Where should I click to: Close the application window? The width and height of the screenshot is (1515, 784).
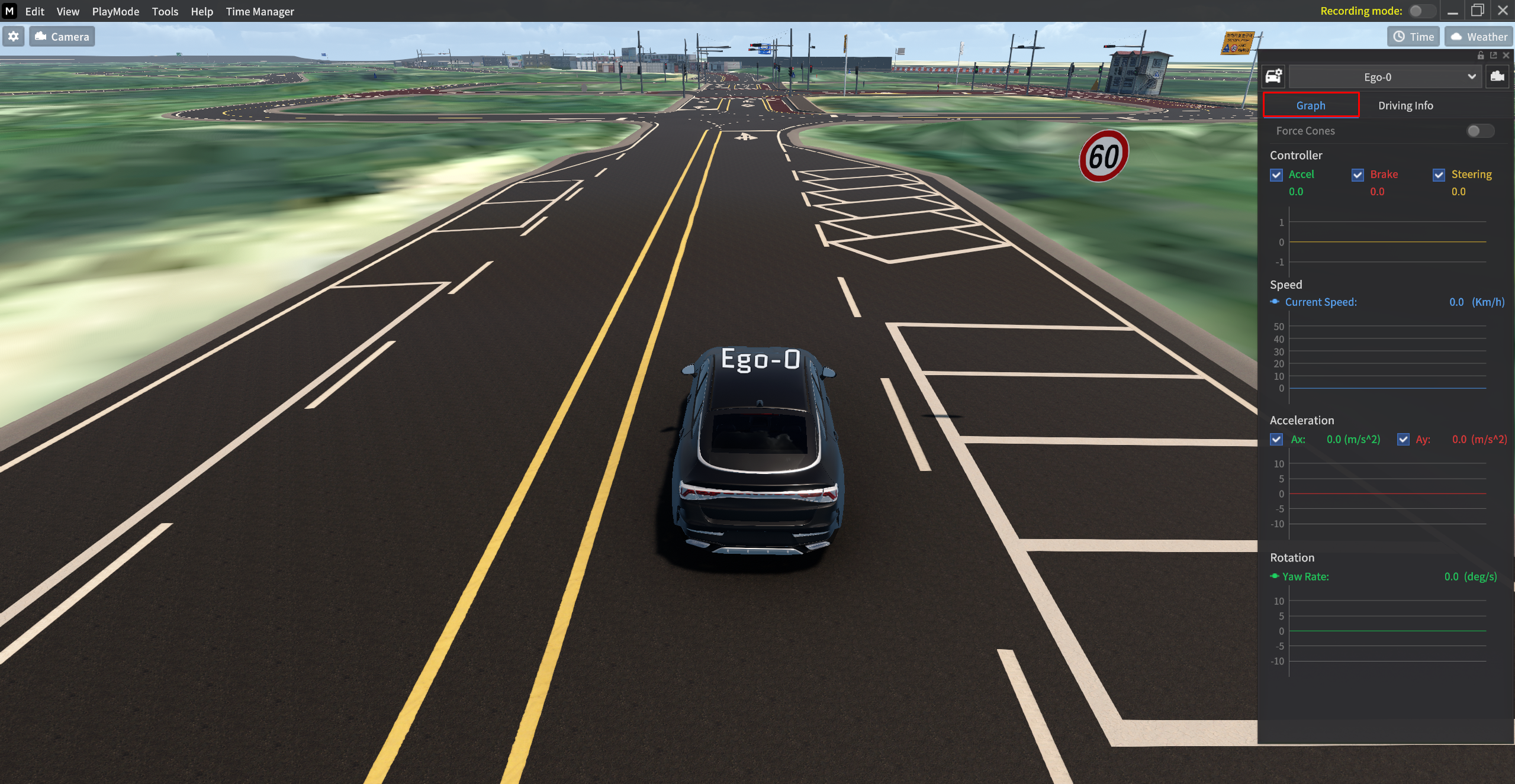(1503, 11)
